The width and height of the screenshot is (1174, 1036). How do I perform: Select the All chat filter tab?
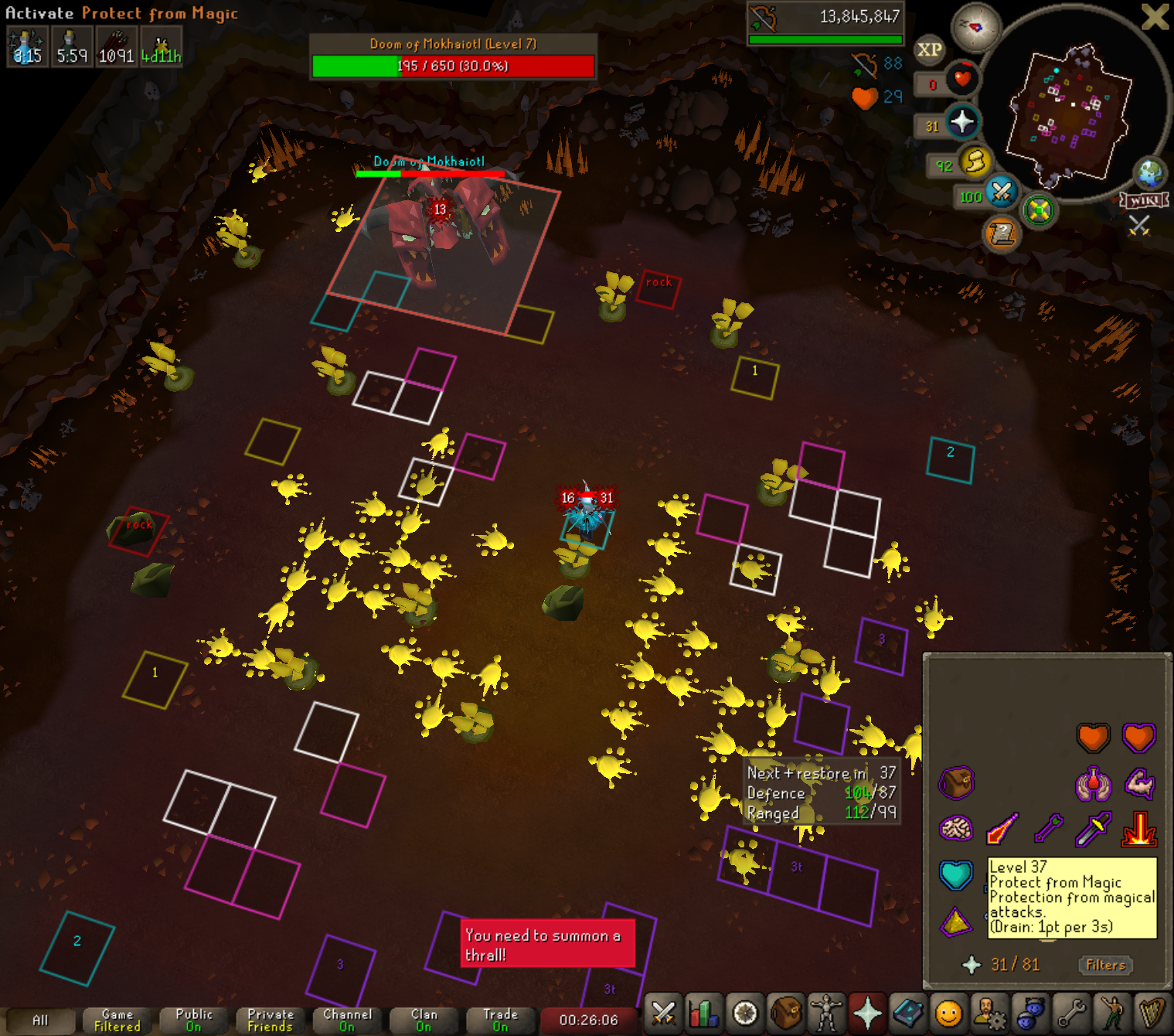click(x=40, y=1021)
